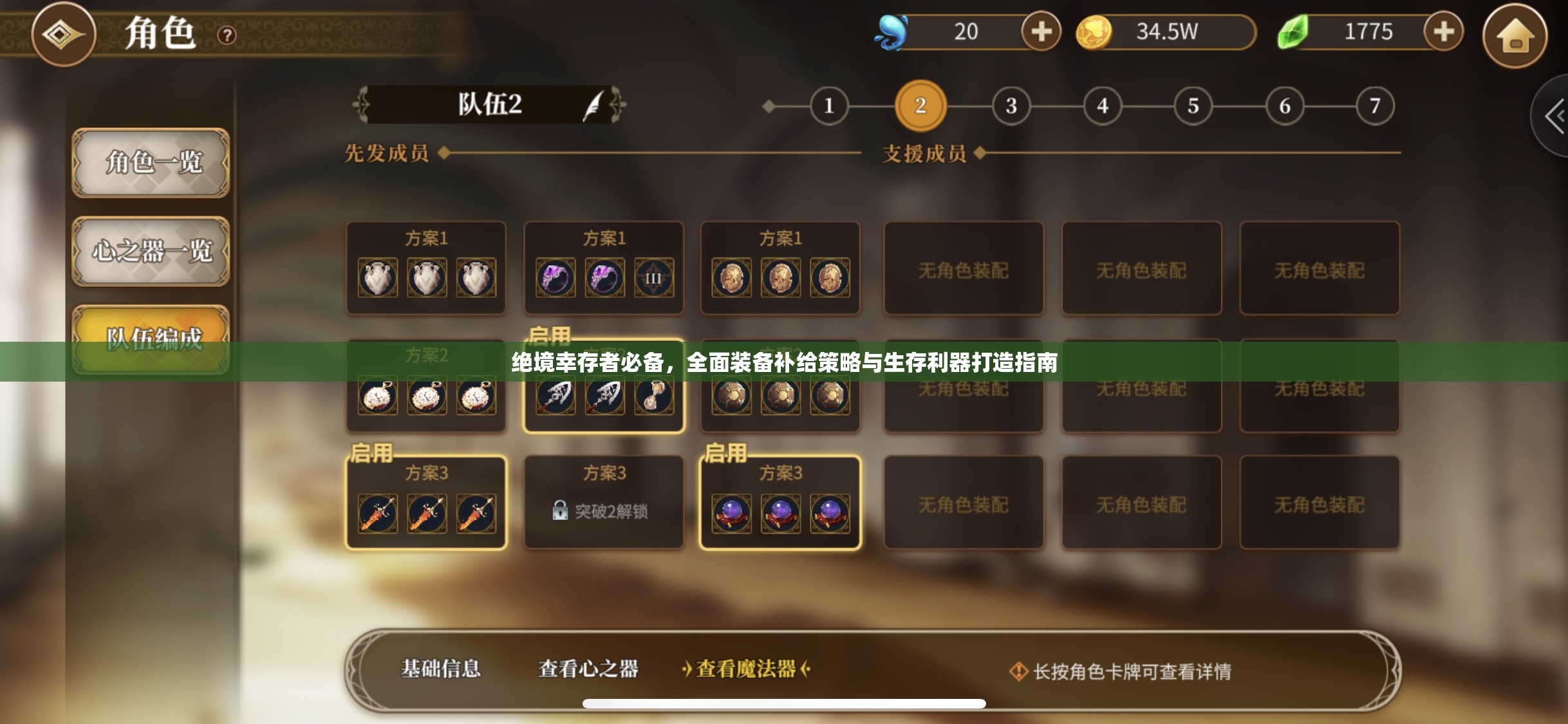The height and width of the screenshot is (724, 1568).
Task: Open the 角色一览 panel
Action: tap(151, 164)
